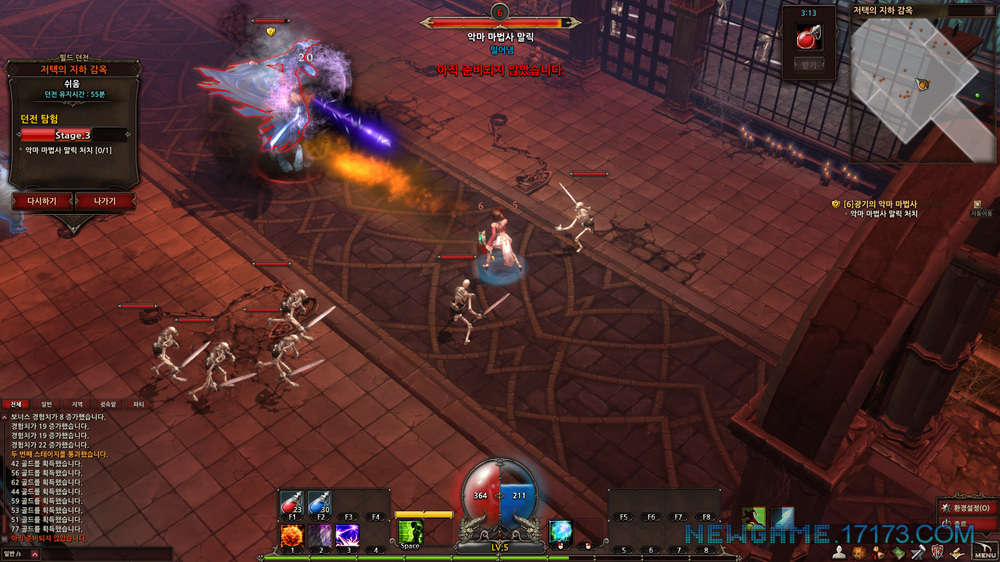
Task: Close the minimap with its corner button
Action: tap(990, 9)
